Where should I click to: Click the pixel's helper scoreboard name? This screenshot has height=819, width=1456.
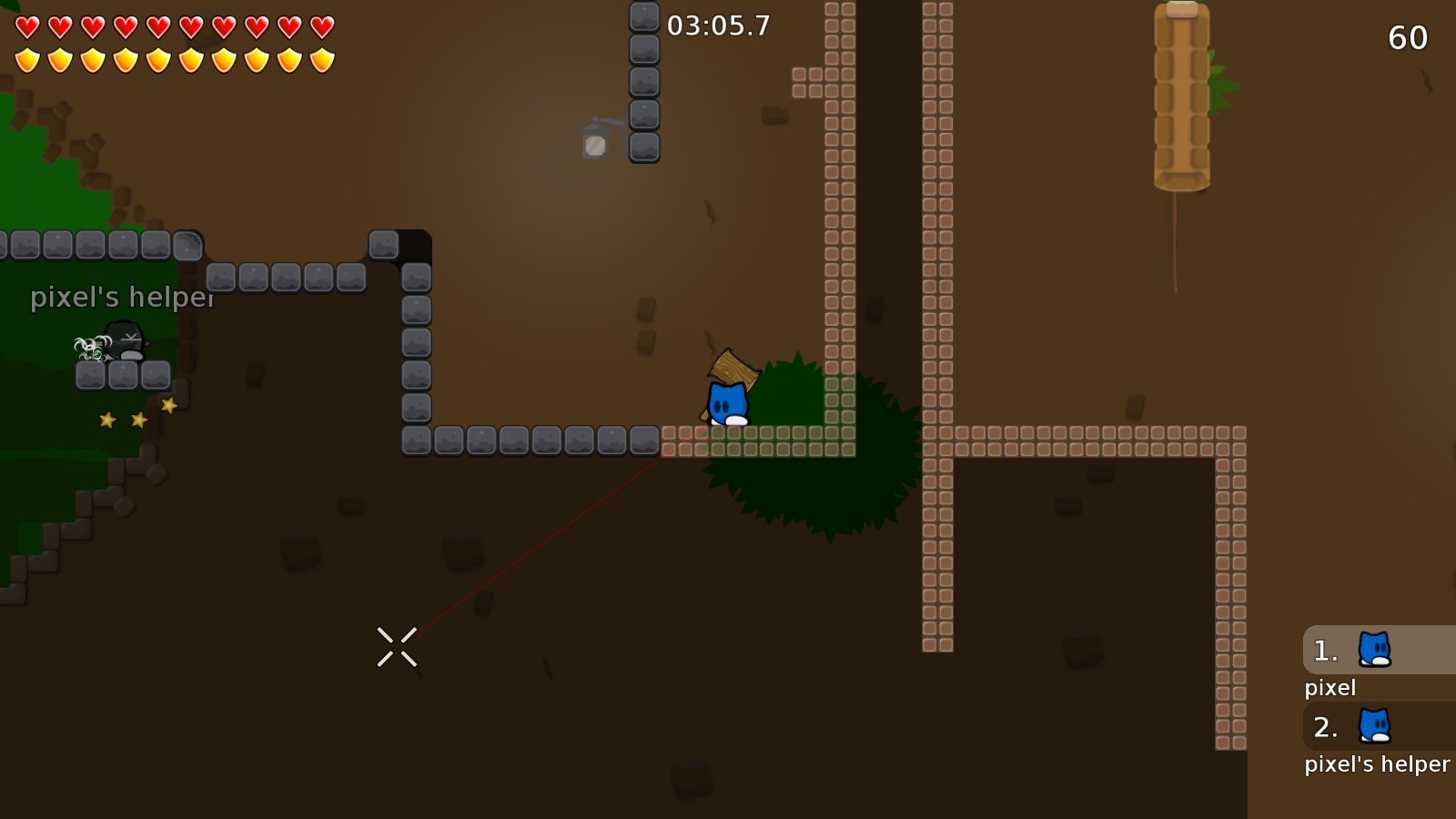click(x=1377, y=764)
